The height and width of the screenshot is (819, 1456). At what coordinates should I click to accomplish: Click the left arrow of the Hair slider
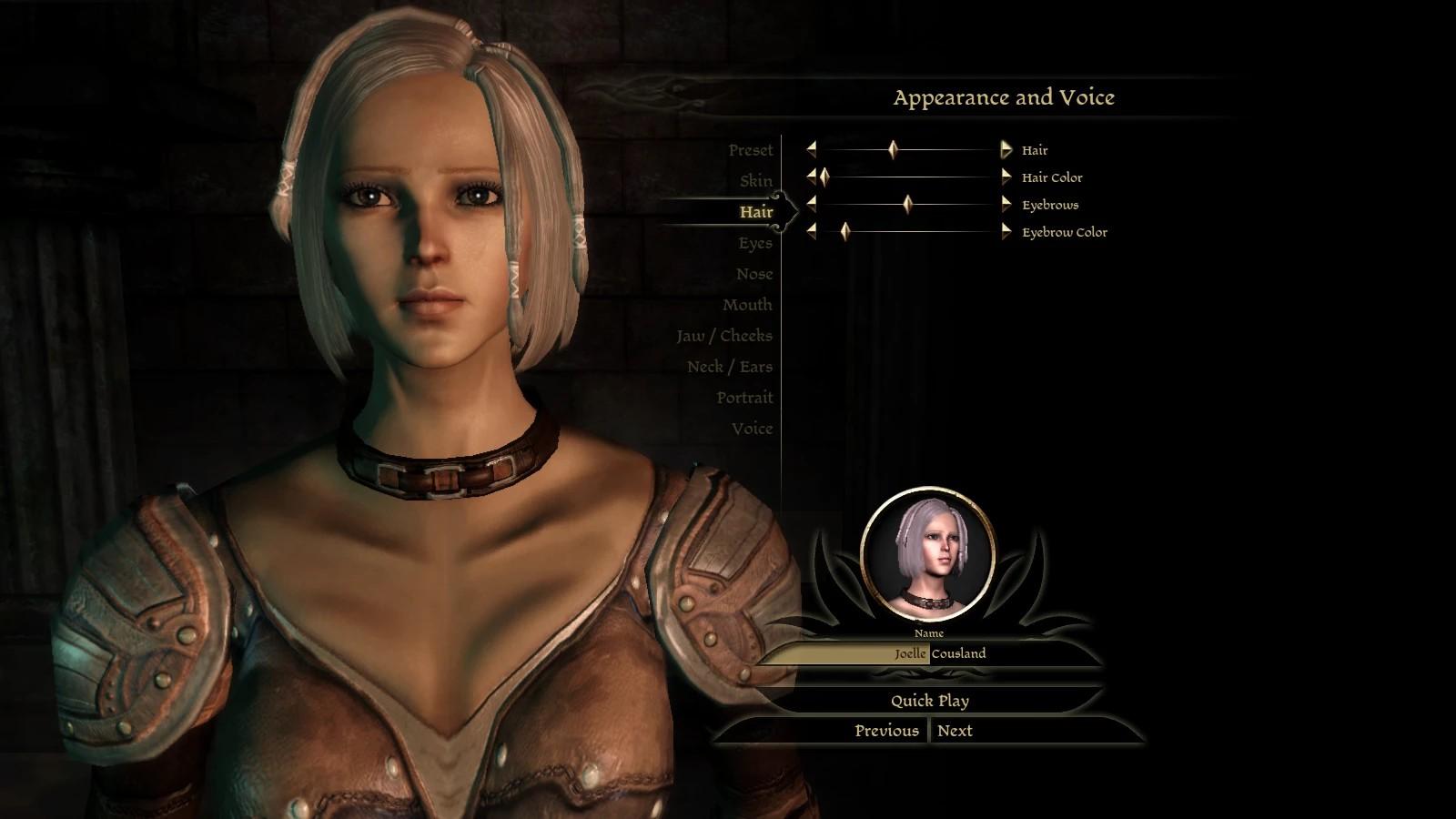click(811, 150)
